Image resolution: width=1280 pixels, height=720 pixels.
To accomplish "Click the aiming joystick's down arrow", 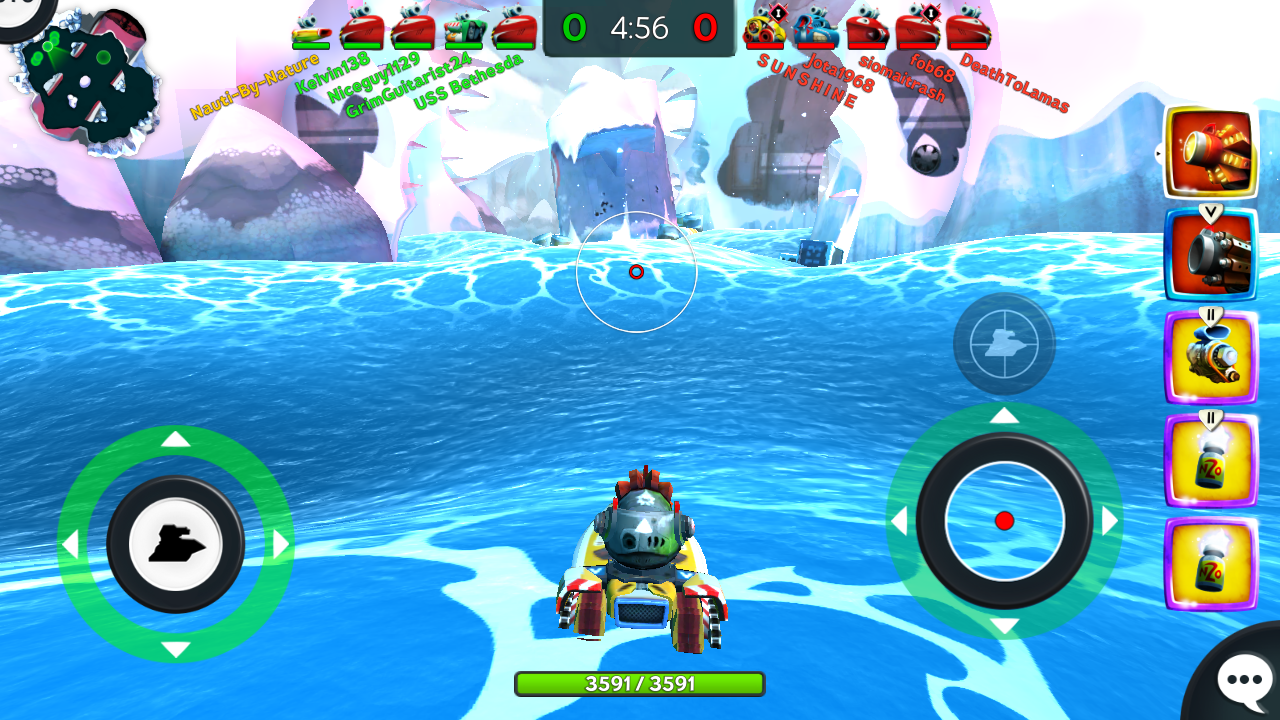I will [x=1005, y=627].
